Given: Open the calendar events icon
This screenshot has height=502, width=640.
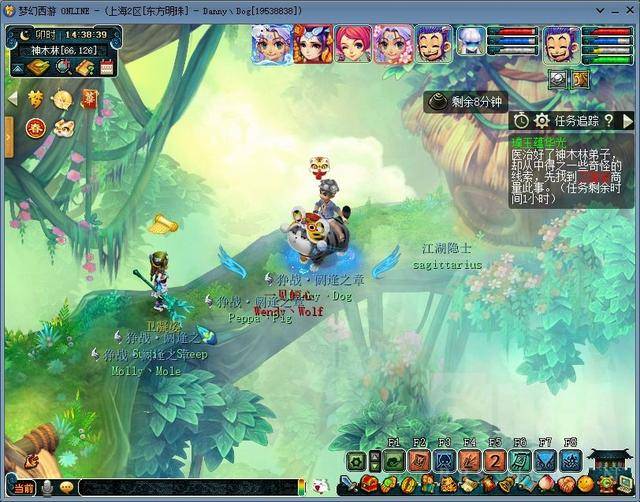Looking at the screenshot, I should 108,68.
